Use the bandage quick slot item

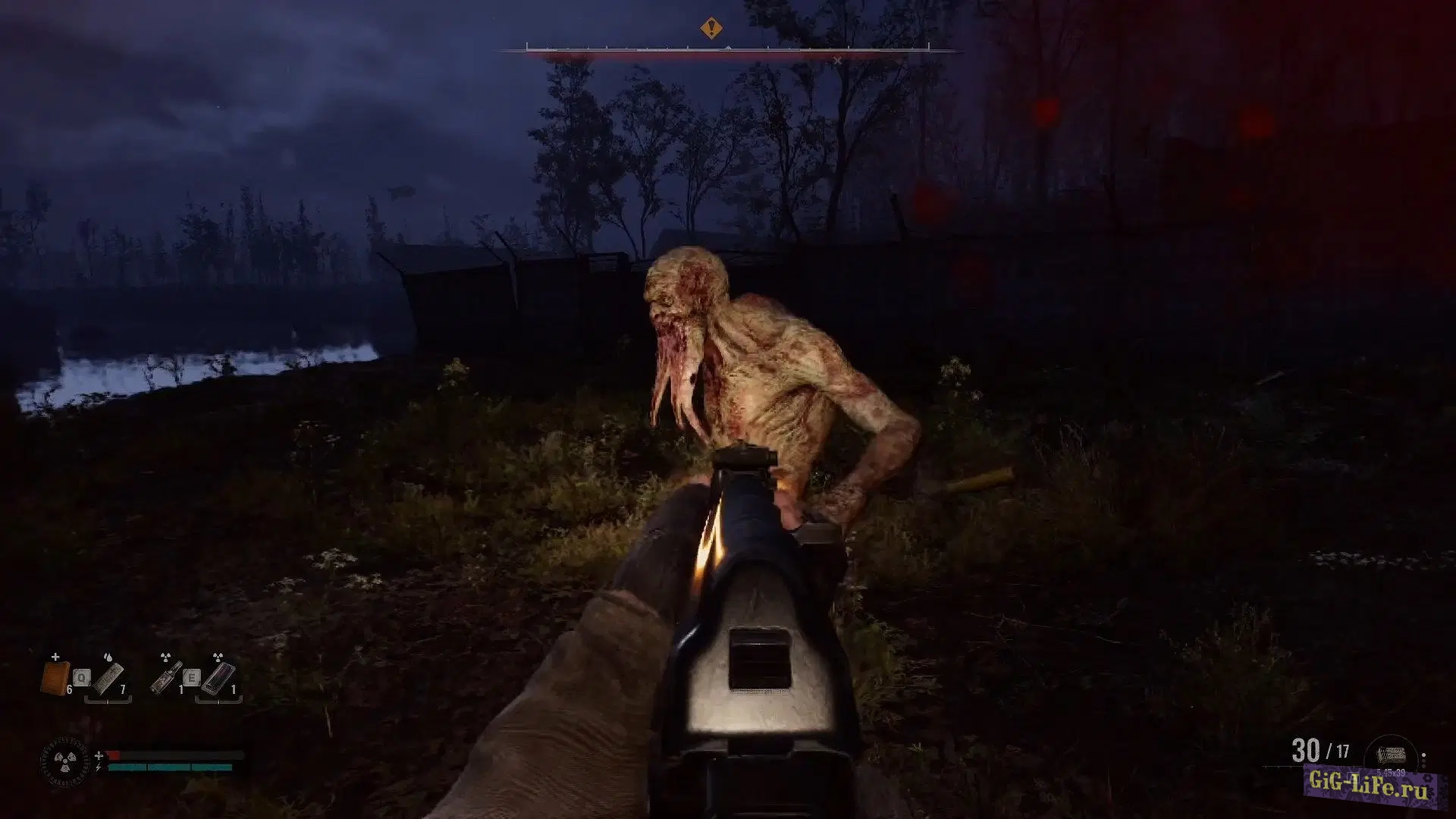(108, 677)
